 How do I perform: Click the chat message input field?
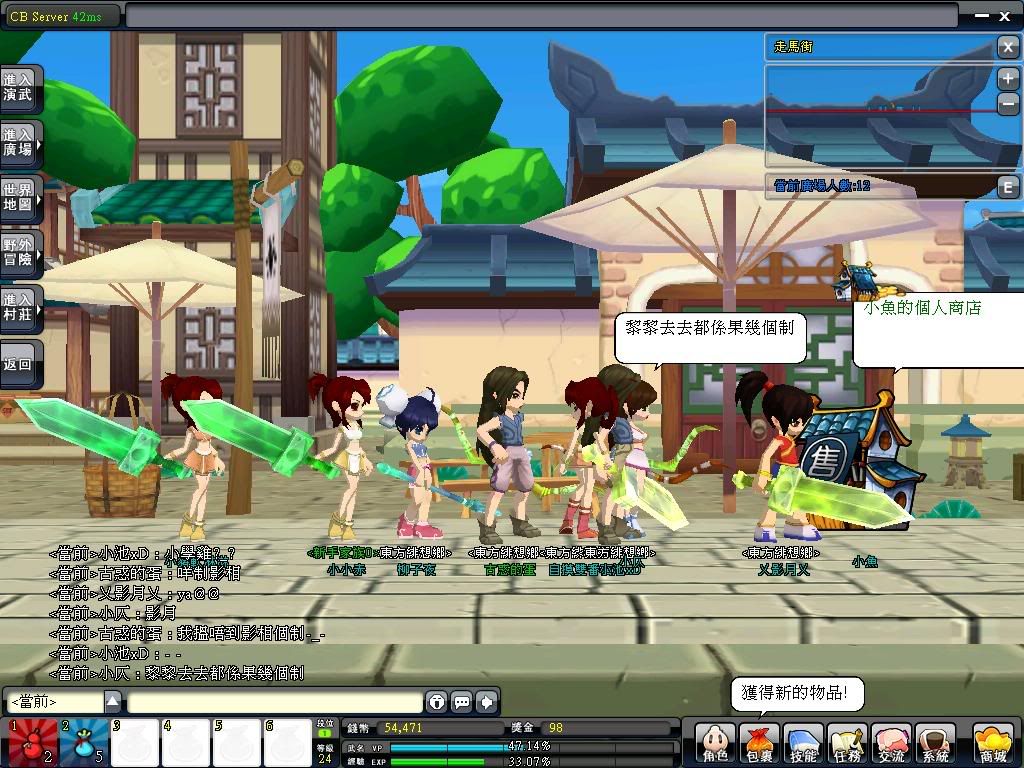tap(274, 702)
